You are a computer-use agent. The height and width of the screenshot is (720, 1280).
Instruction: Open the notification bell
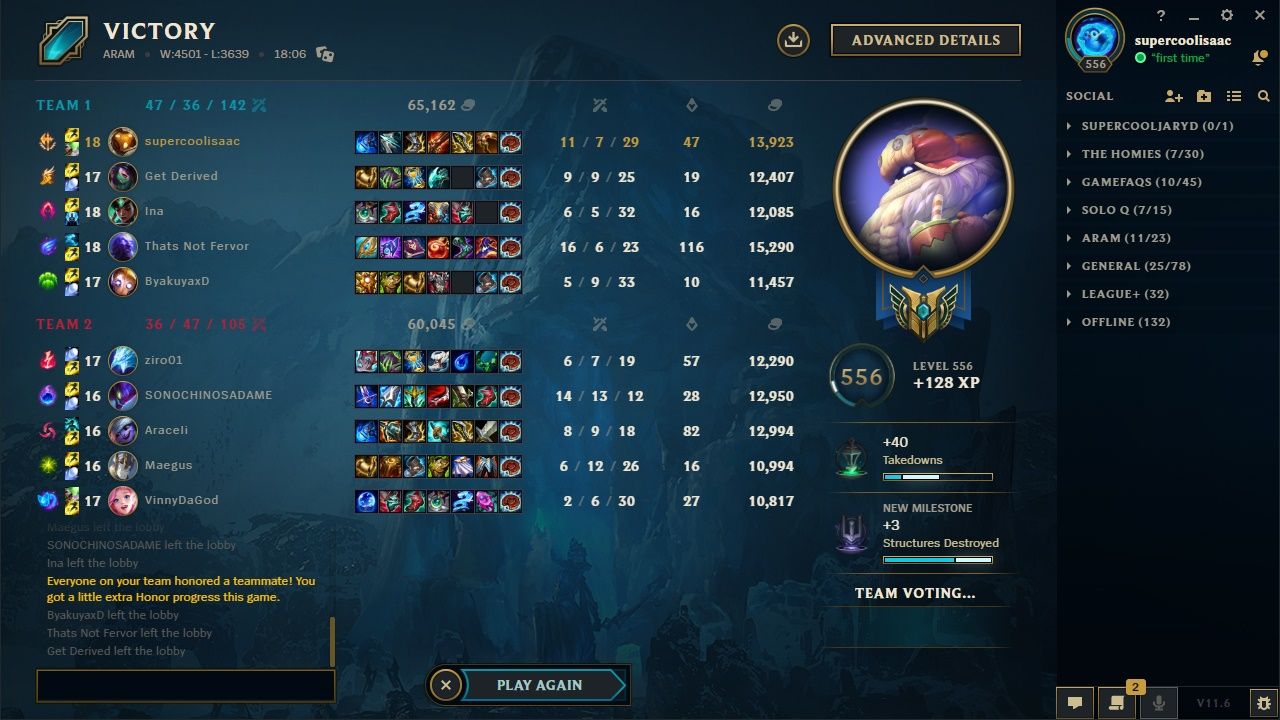pyautogui.click(x=1258, y=57)
